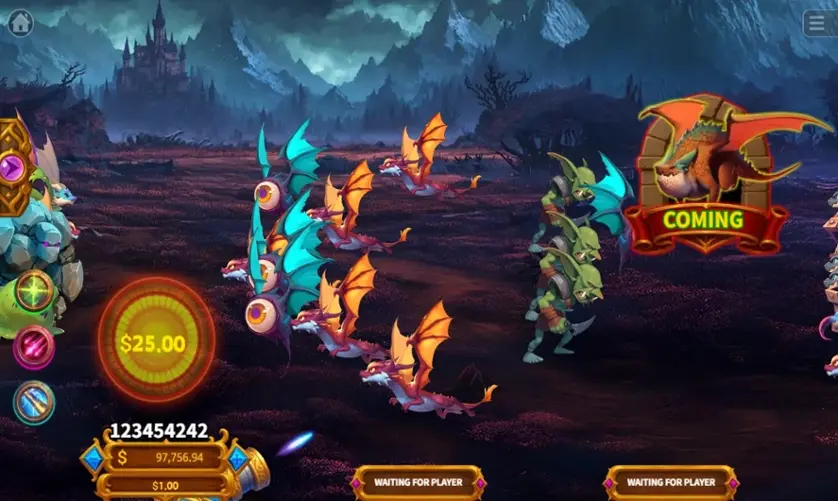Use the red arrows skill
The image size is (838, 501).
(34, 347)
